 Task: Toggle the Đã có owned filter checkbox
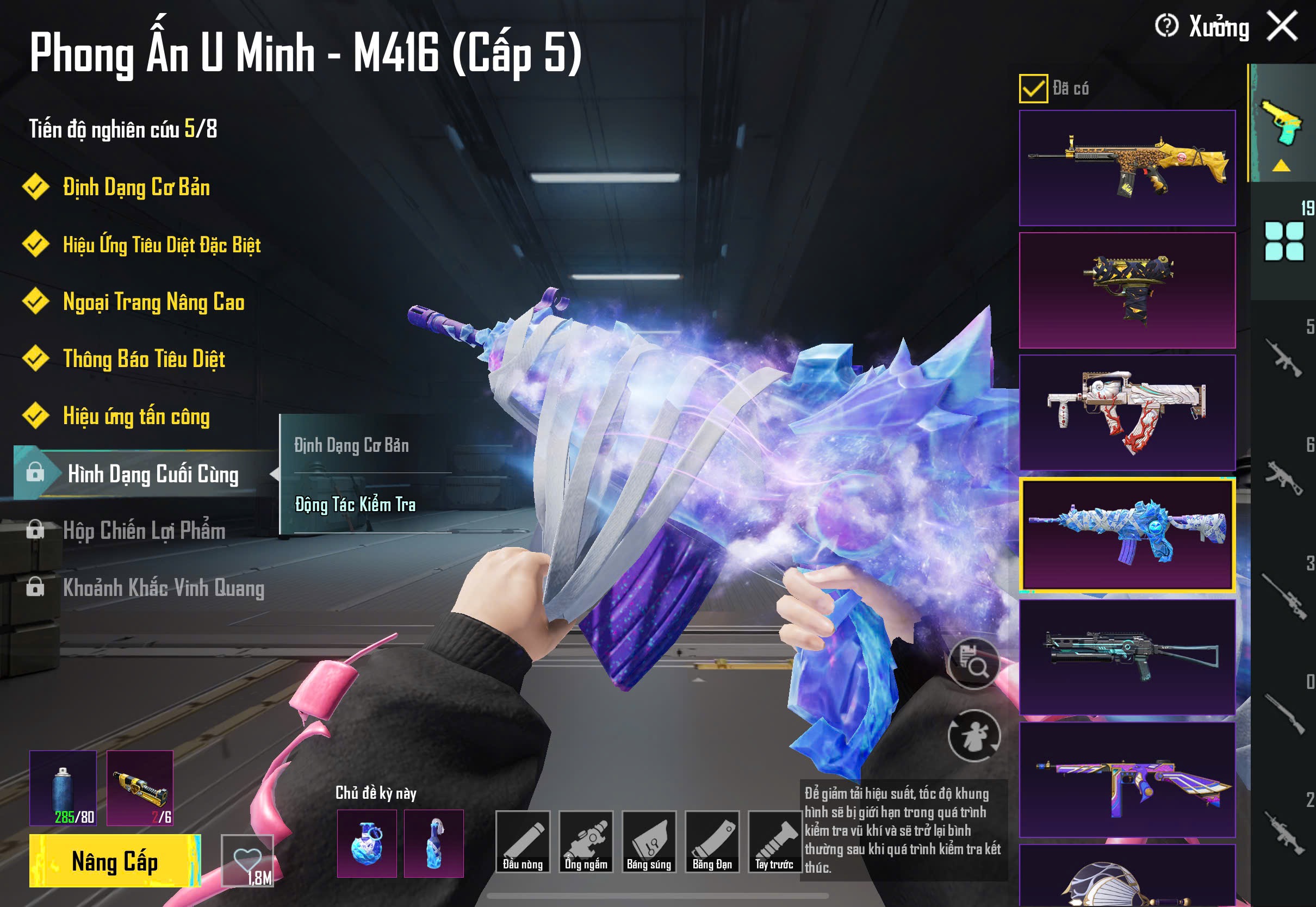point(1033,89)
